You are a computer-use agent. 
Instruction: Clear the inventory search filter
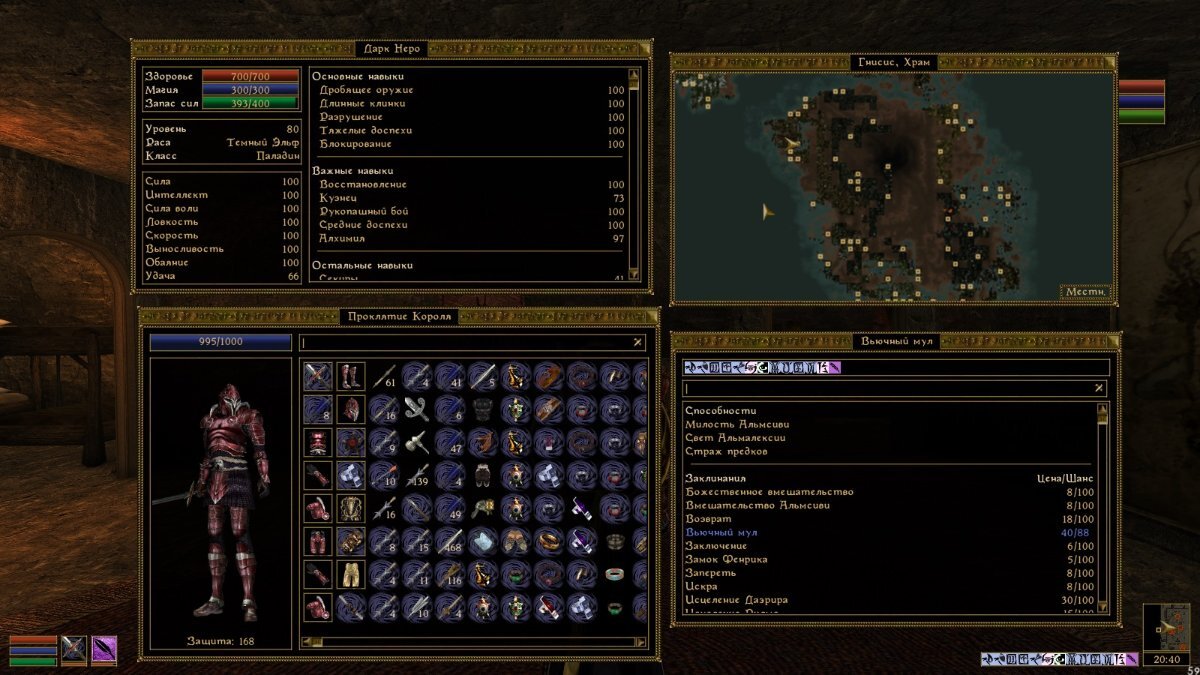click(x=638, y=343)
